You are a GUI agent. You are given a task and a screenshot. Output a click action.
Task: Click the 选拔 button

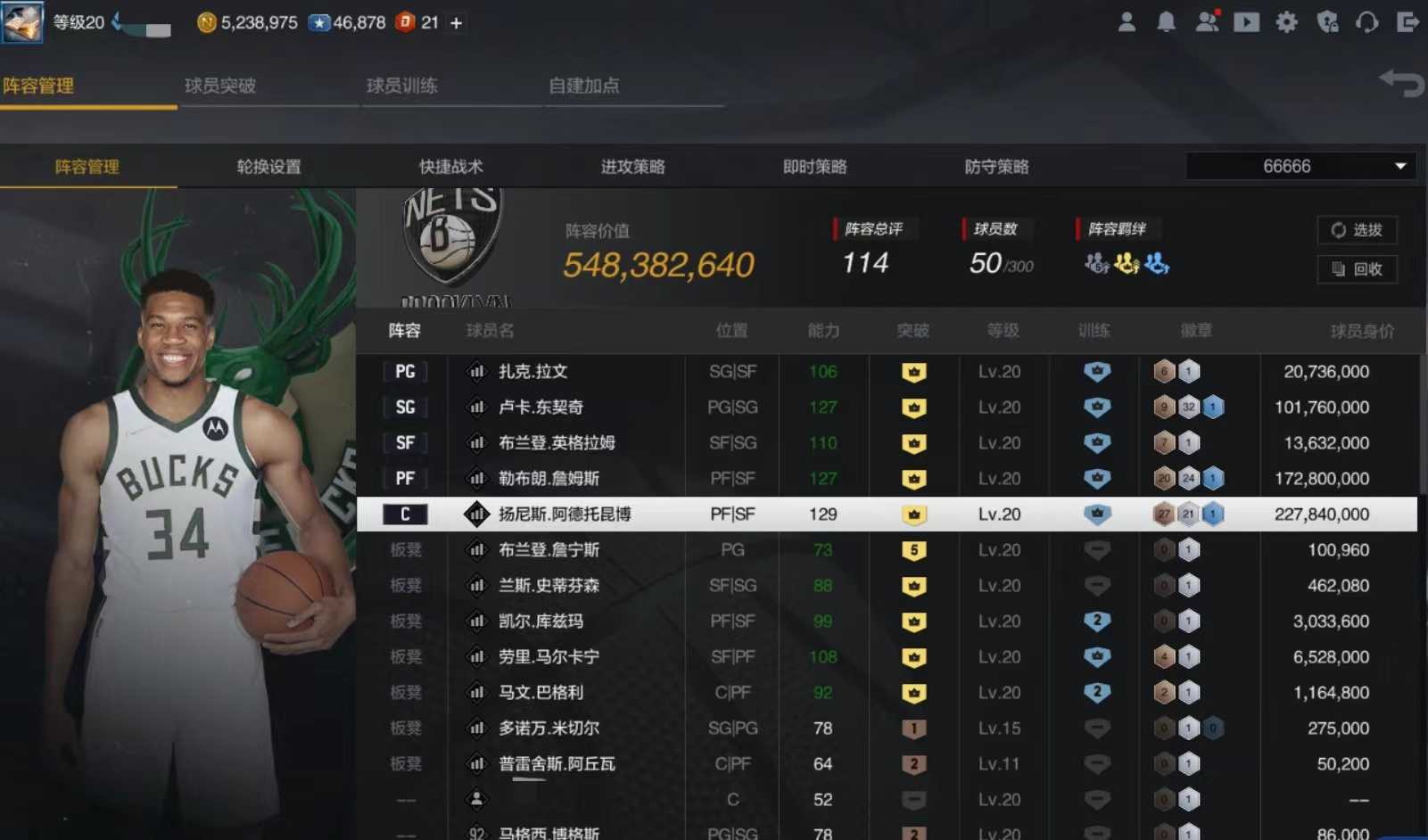[1357, 230]
